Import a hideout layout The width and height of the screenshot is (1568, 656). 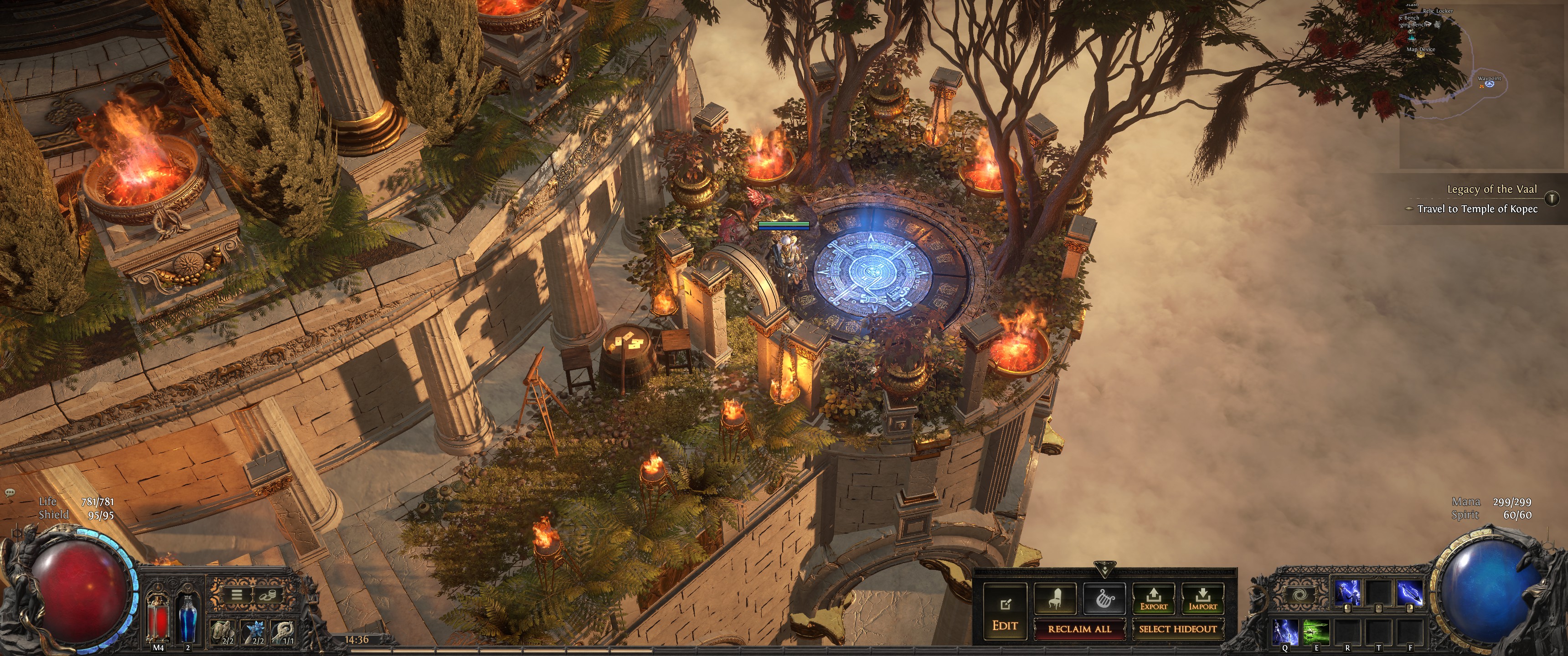coord(1202,599)
